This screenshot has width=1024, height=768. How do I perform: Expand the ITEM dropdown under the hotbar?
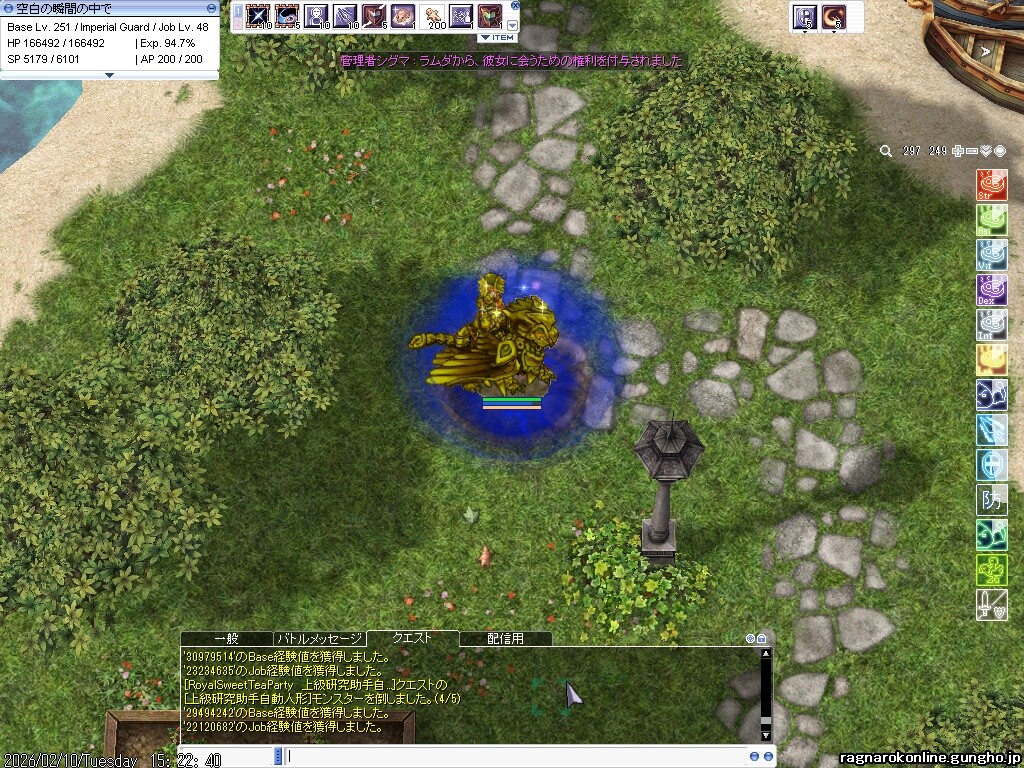point(497,37)
